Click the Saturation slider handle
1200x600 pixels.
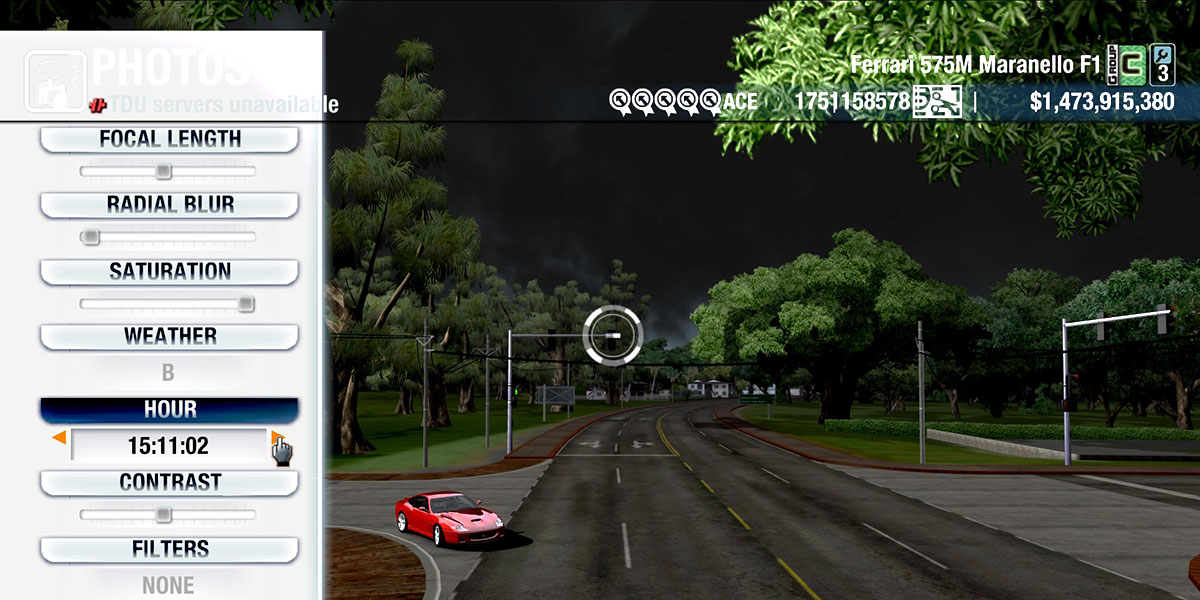246,304
